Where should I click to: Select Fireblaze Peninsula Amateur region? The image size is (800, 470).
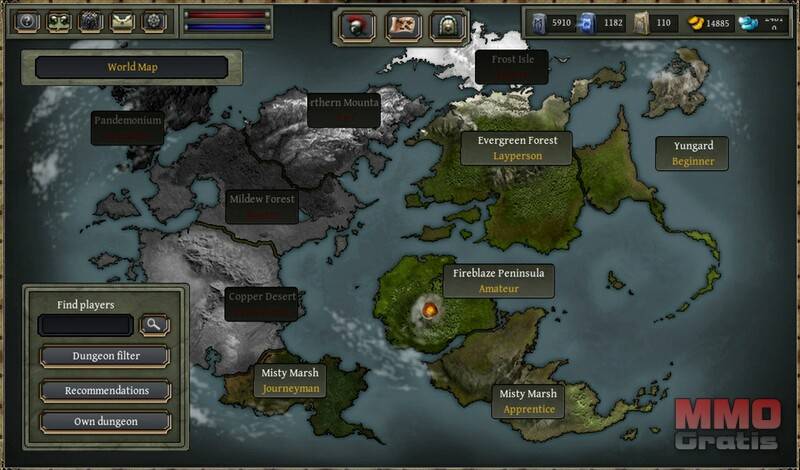coord(498,280)
